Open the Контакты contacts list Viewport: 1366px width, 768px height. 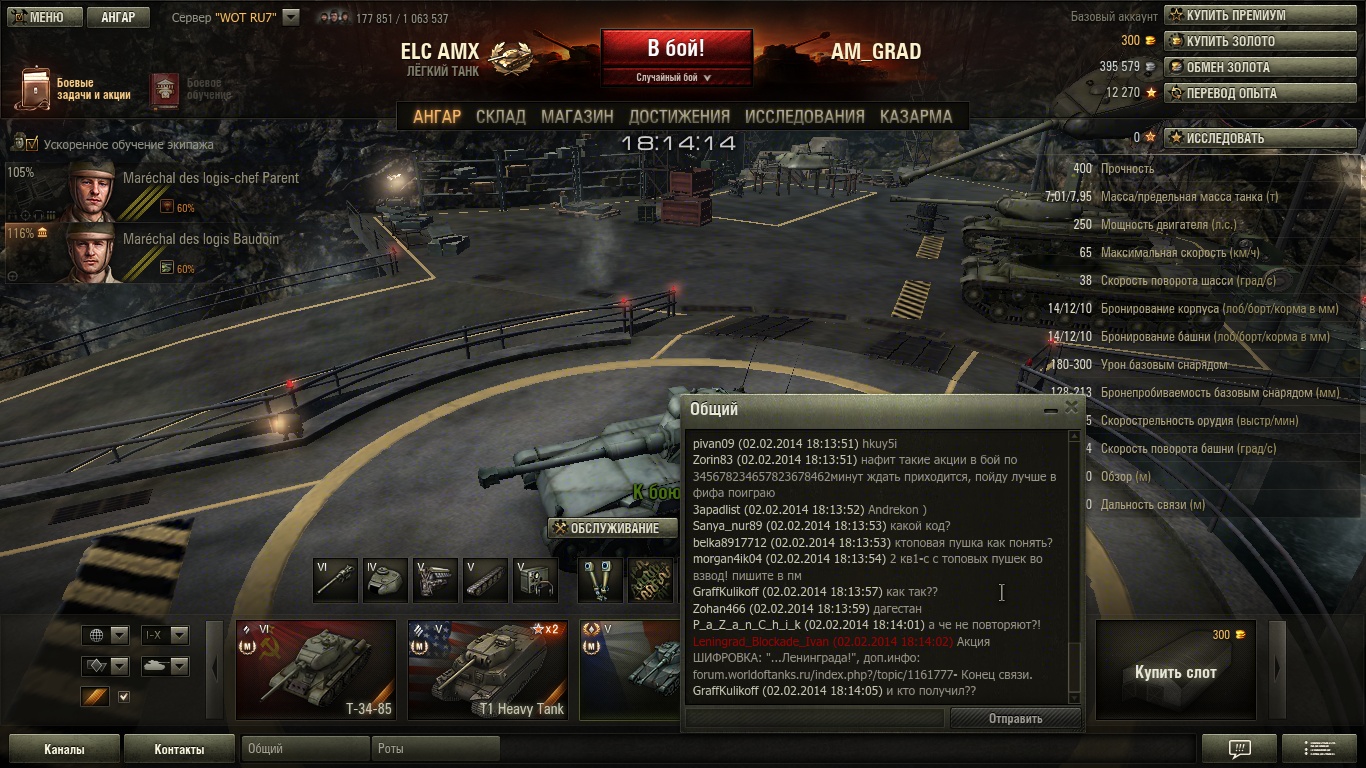click(x=179, y=749)
